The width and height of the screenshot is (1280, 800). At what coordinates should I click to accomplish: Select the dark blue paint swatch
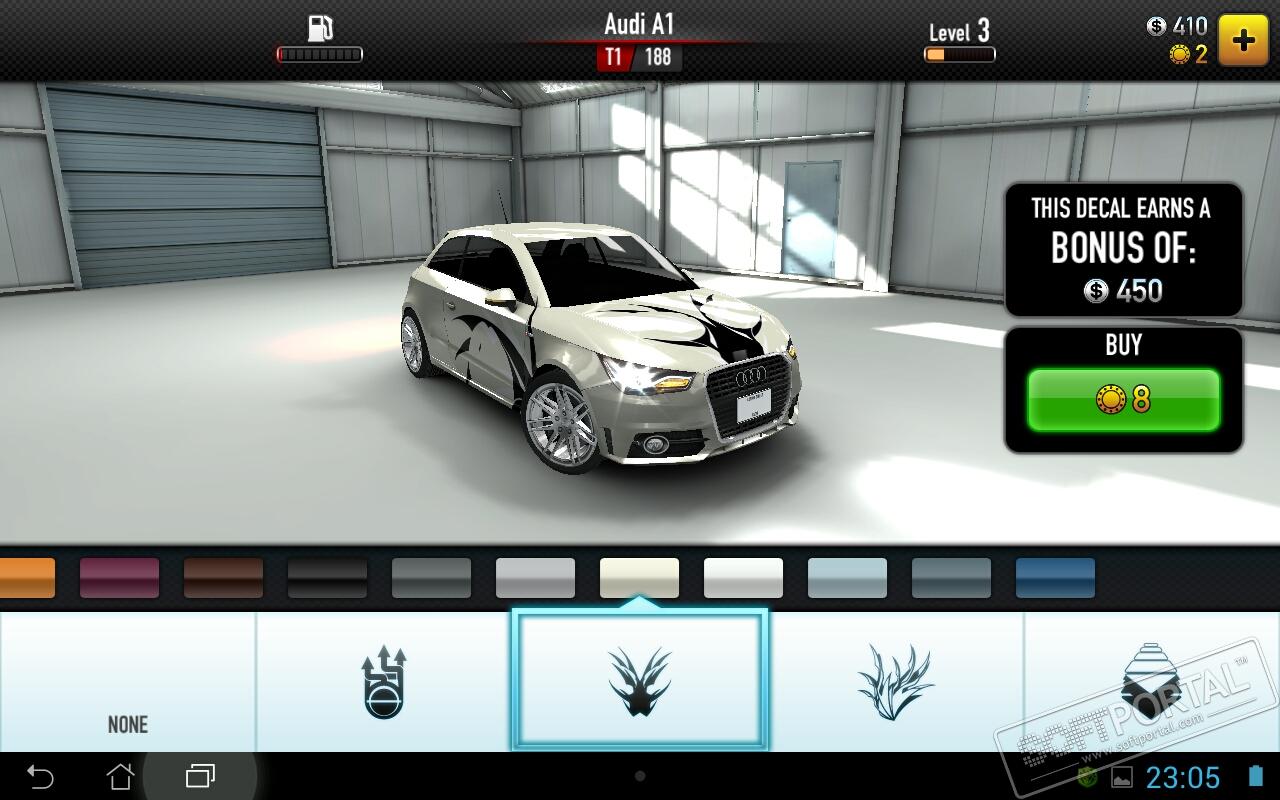pyautogui.click(x=1055, y=578)
